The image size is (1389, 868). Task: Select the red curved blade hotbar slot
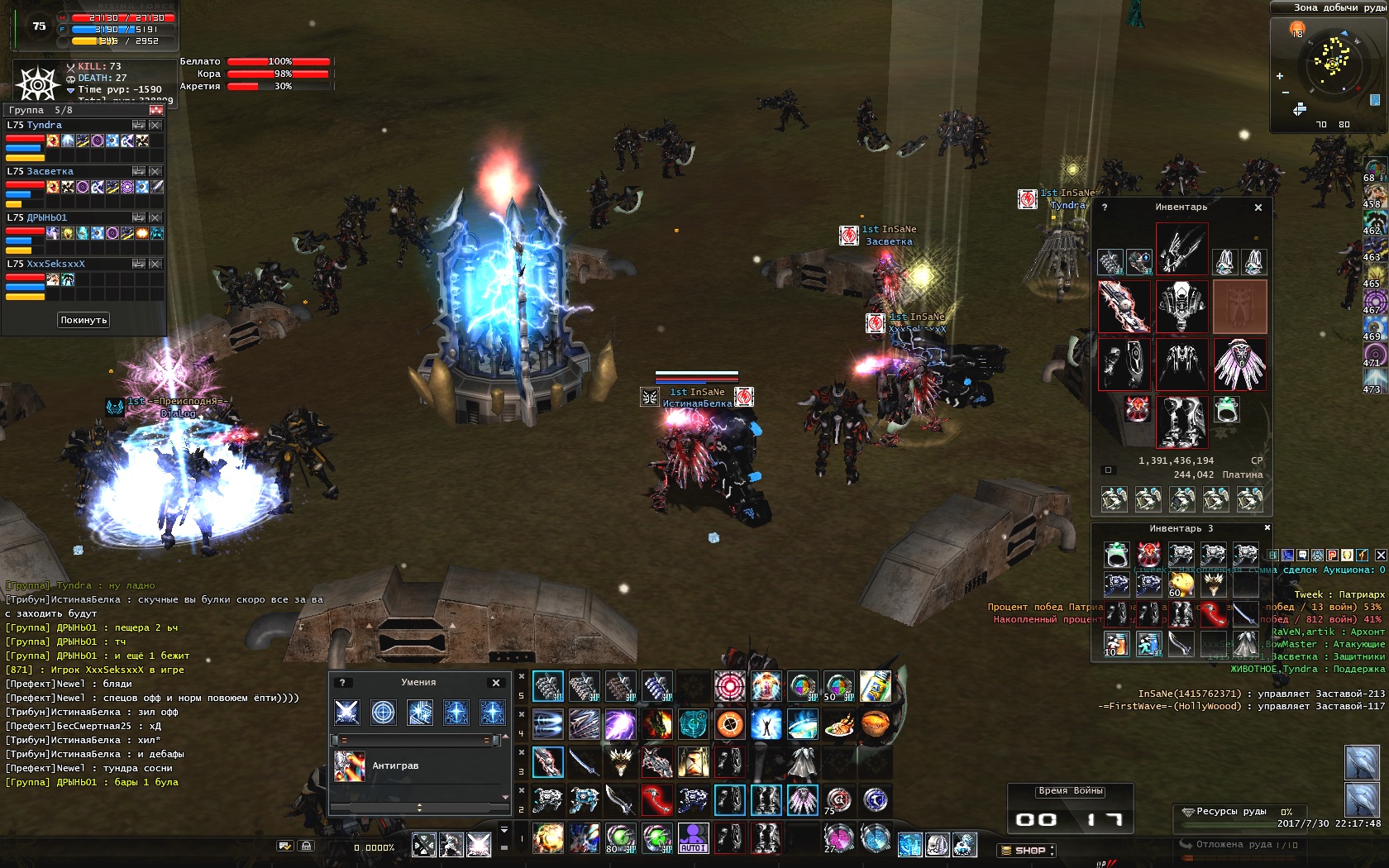(x=656, y=800)
